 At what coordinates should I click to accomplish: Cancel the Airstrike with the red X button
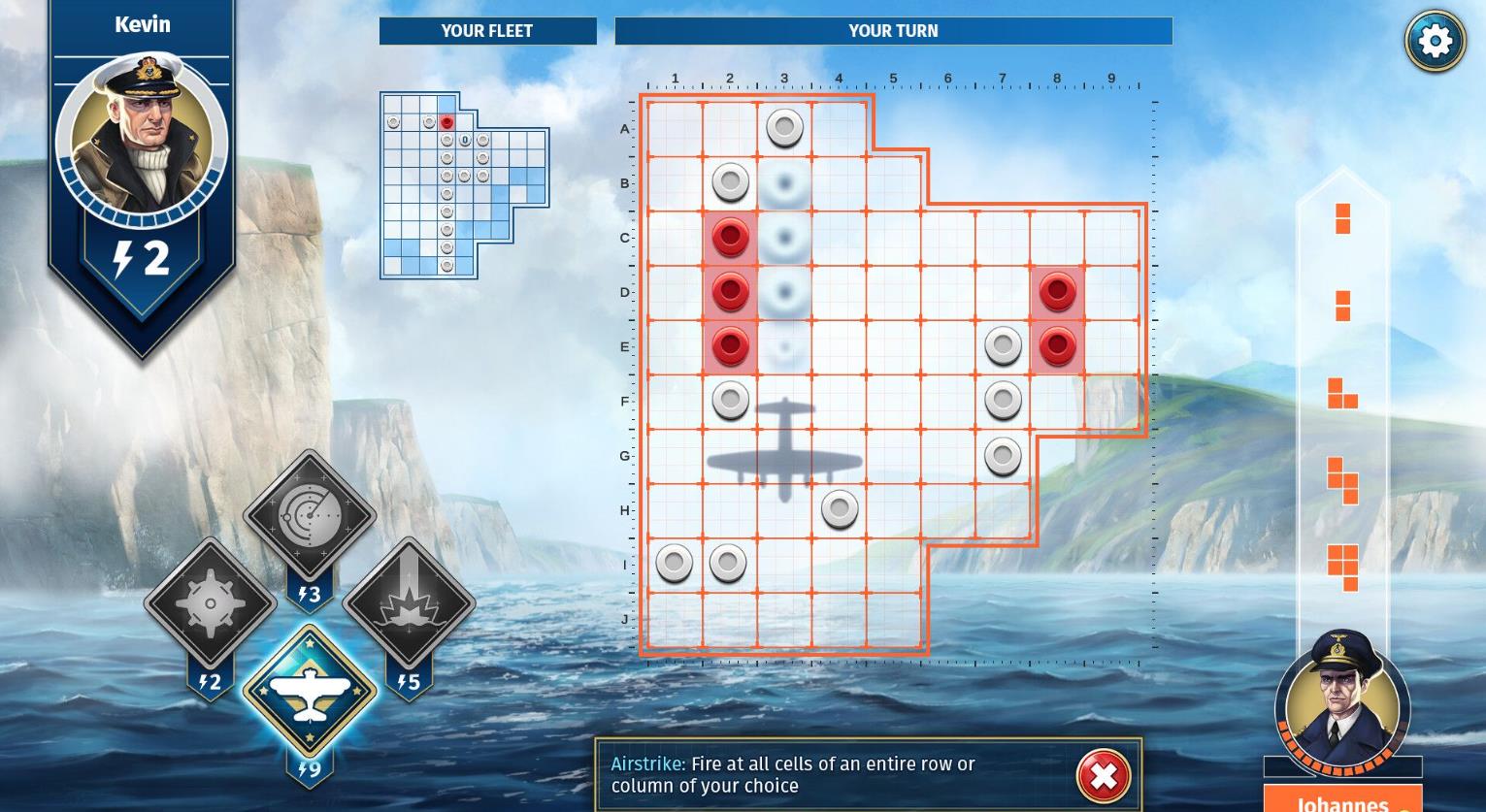pos(1103,776)
